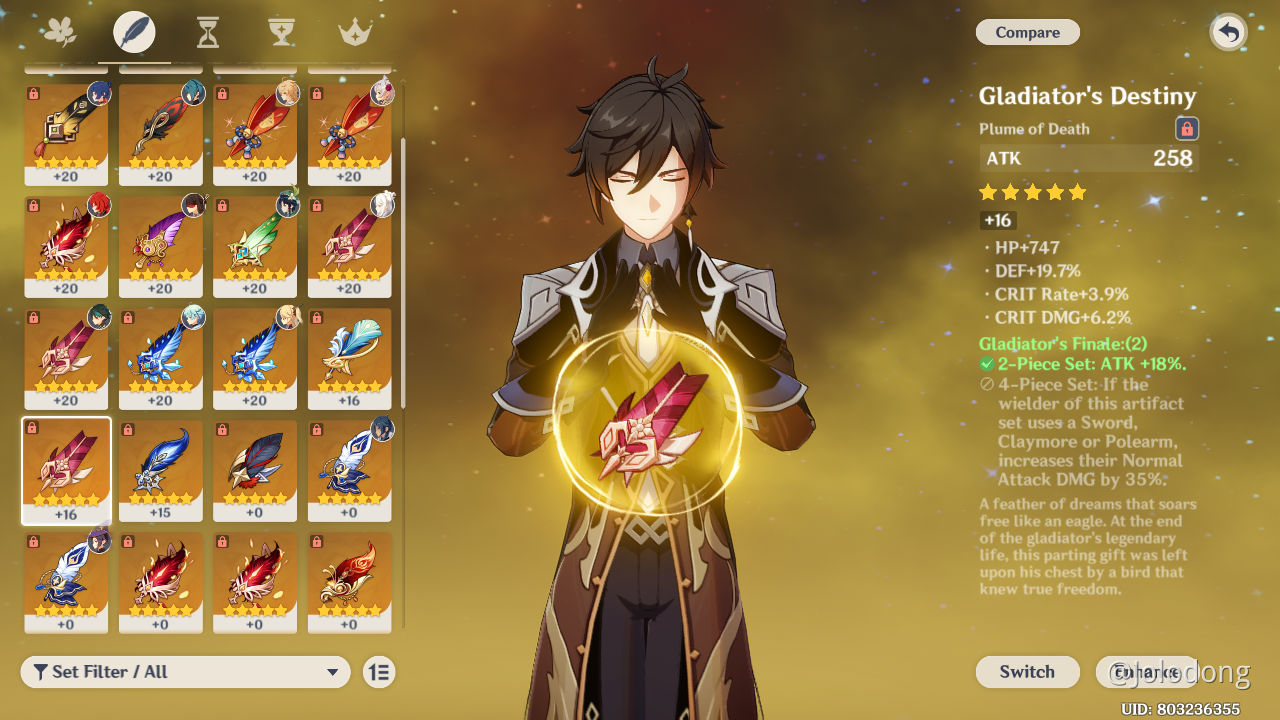Expand the Set Filter arrow on the left panel
Screen dimensions: 1280x720
coord(334,672)
